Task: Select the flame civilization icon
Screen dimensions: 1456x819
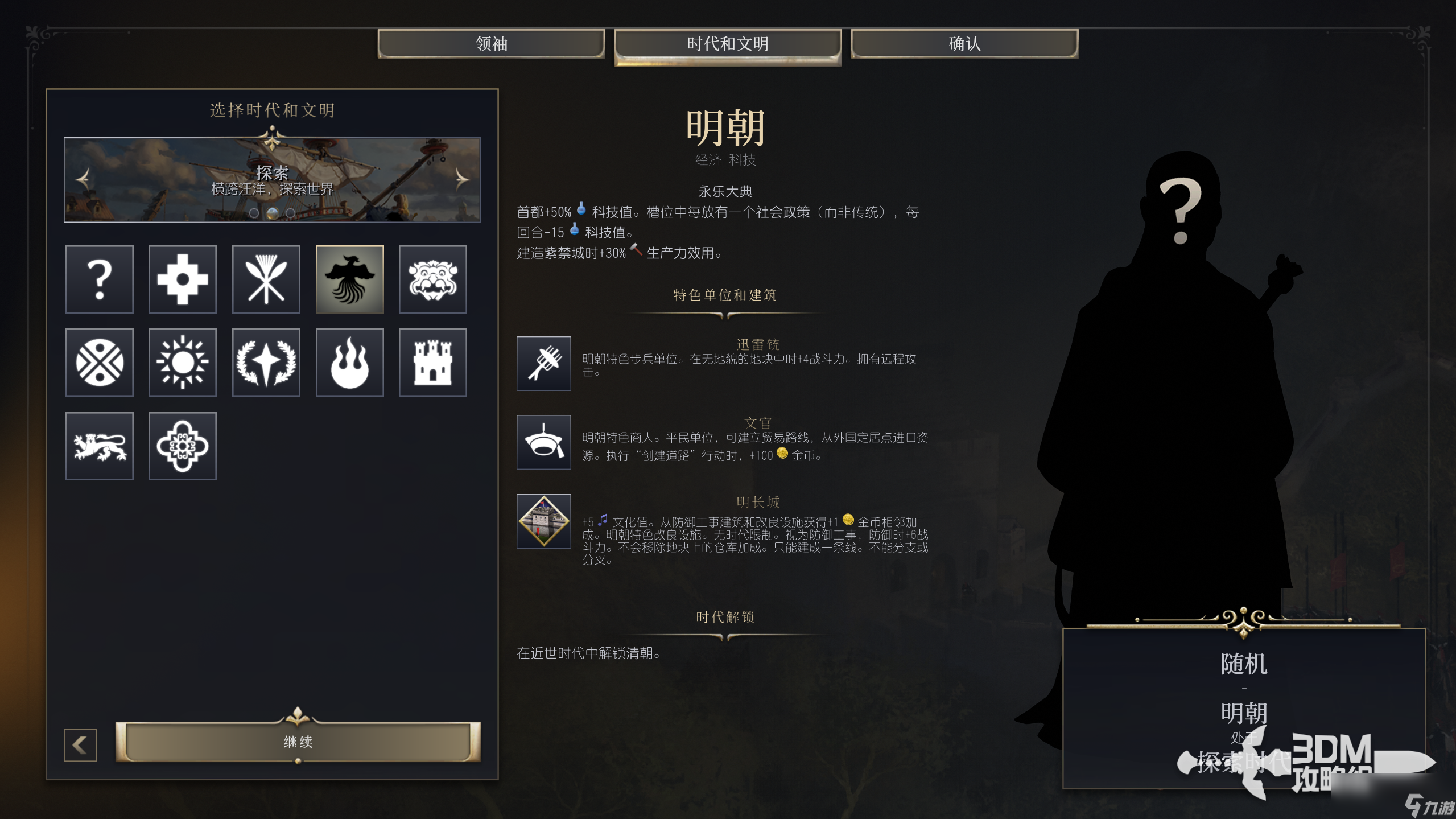Action: pos(350,363)
